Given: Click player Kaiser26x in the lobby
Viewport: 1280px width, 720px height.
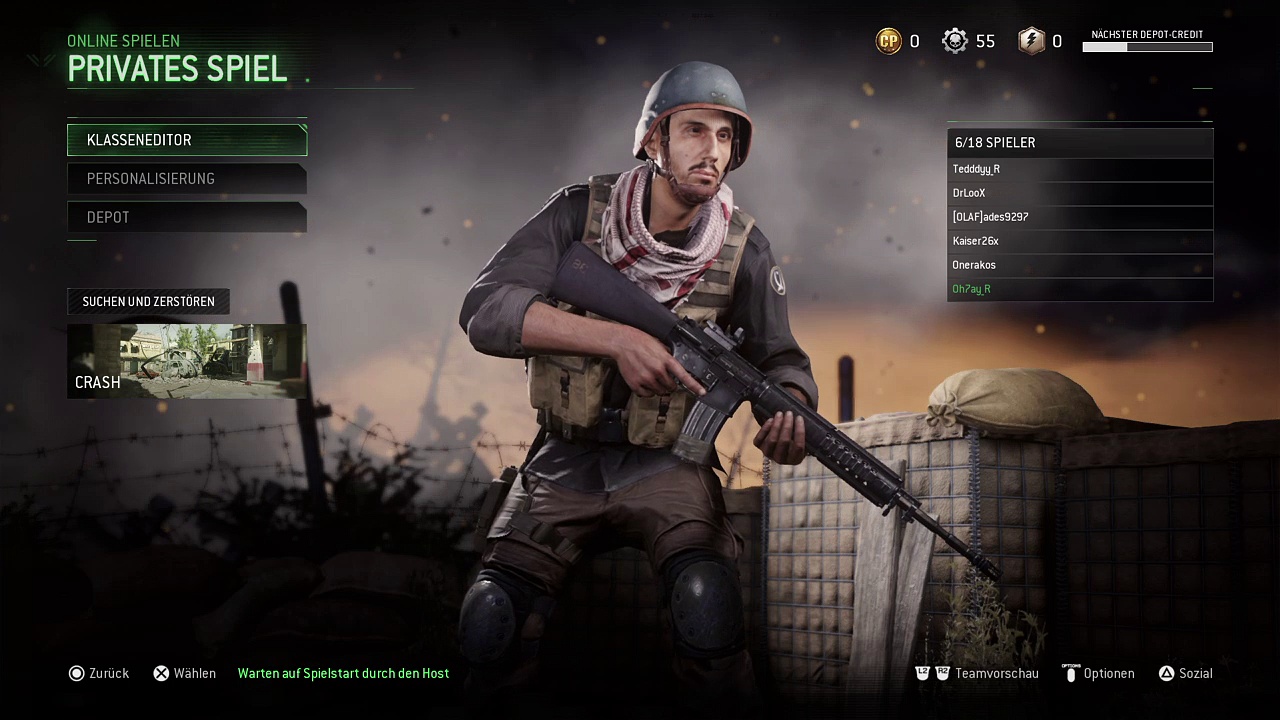Looking at the screenshot, I should pyautogui.click(x=1080, y=241).
